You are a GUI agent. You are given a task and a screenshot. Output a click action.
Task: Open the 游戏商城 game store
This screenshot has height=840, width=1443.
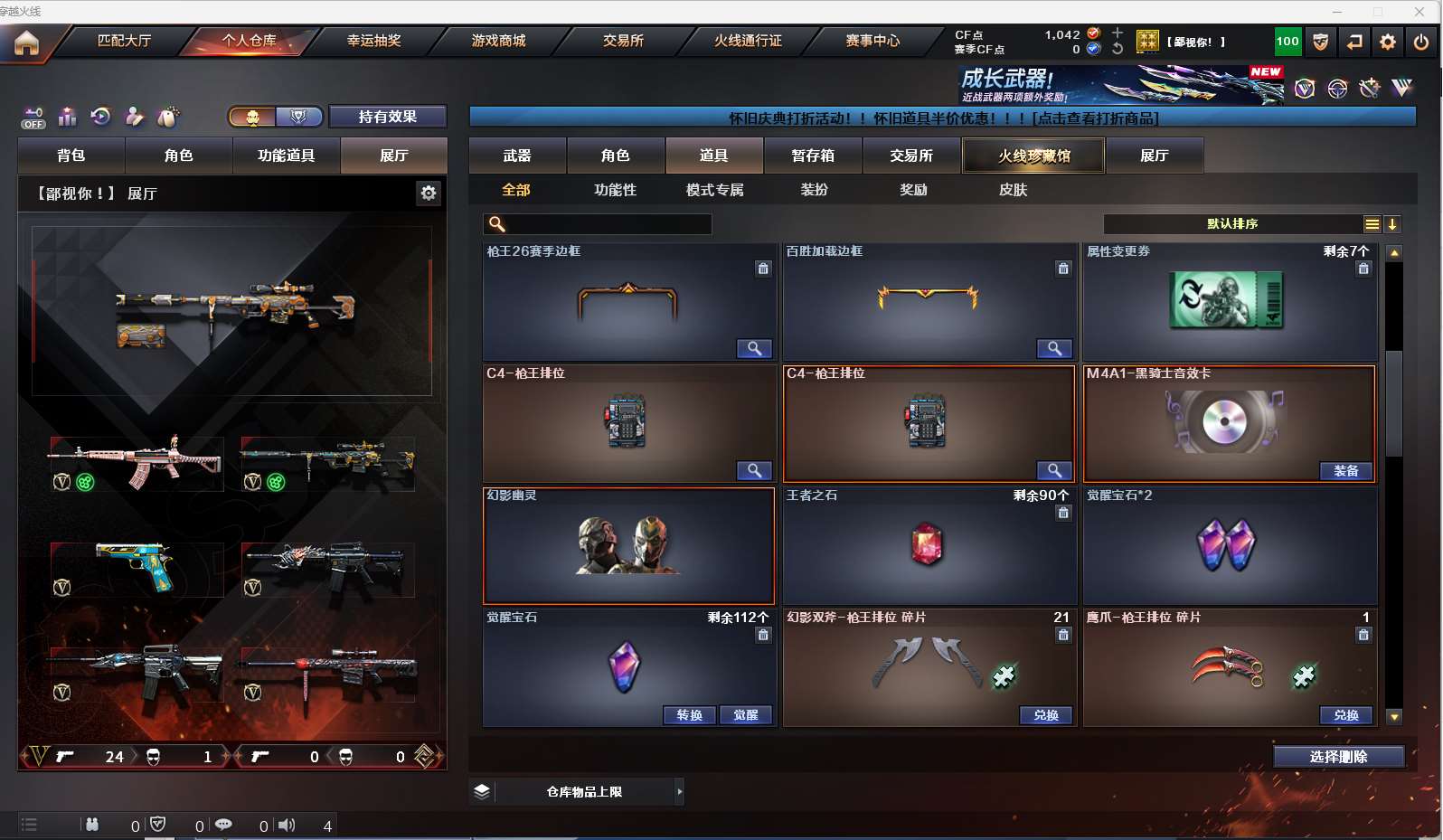pos(498,41)
